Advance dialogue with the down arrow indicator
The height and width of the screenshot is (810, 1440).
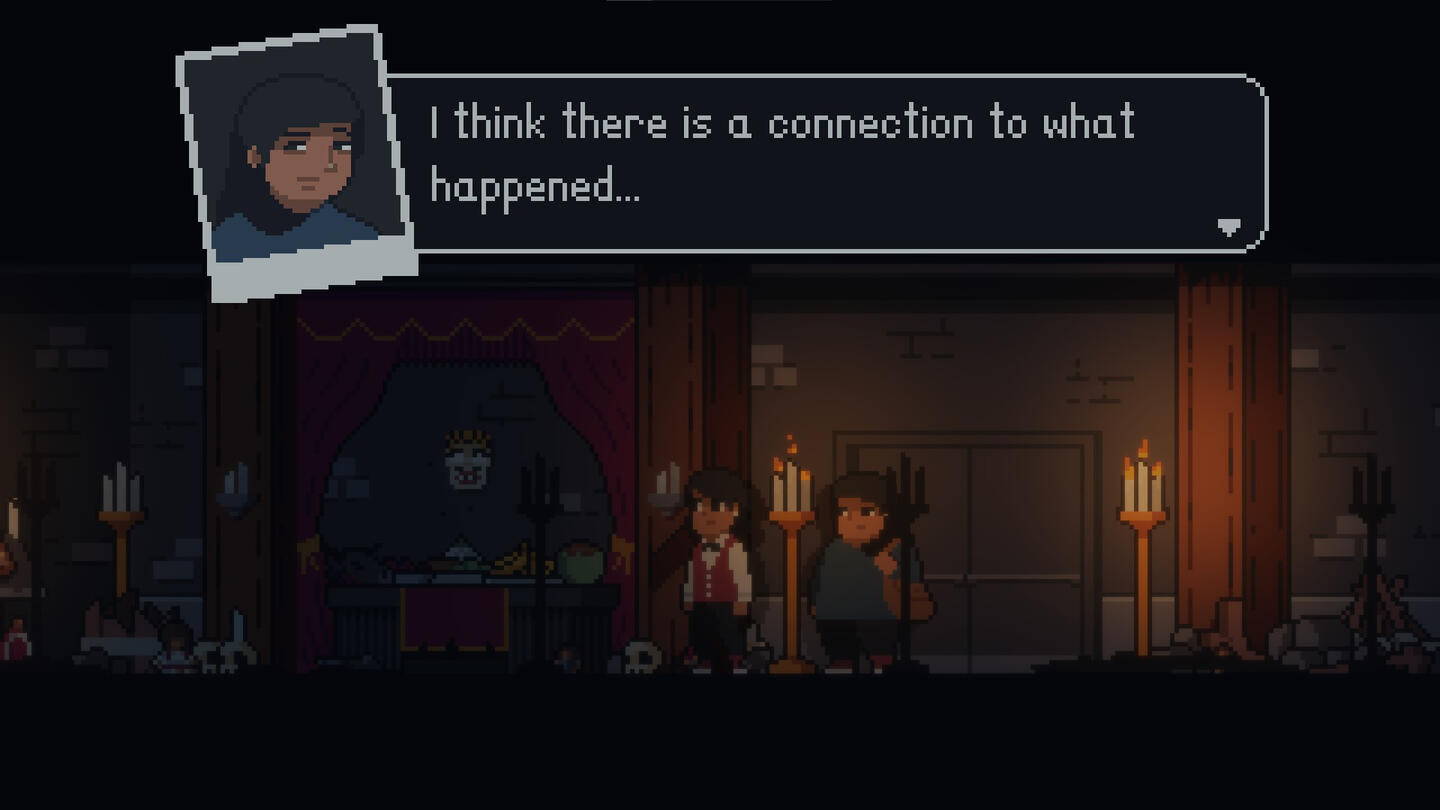point(1229,228)
